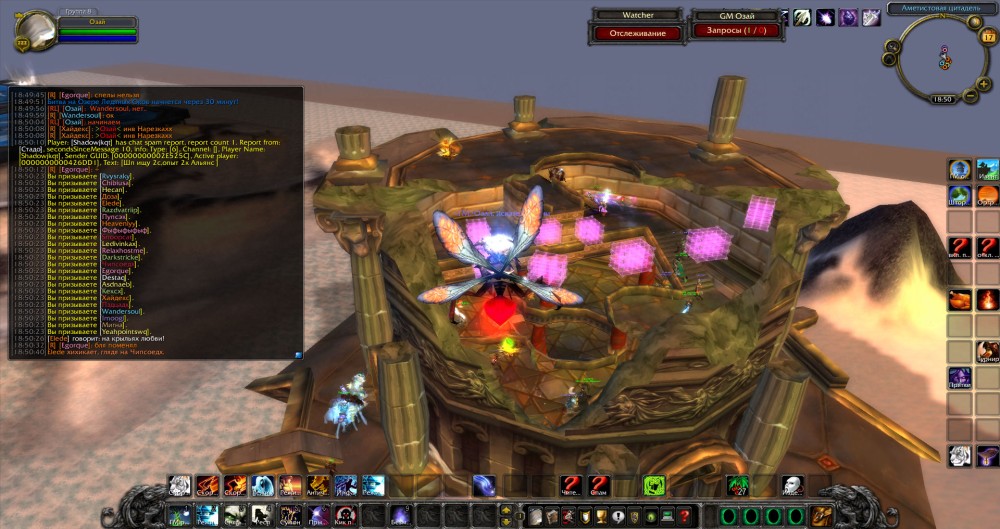
Task: Use the roasted turkey item on the side bar
Action: [x=959, y=299]
